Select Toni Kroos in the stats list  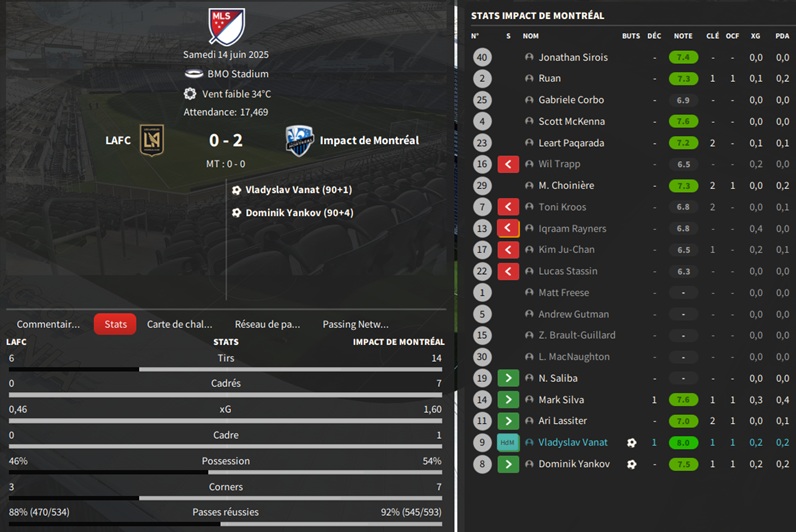click(561, 207)
